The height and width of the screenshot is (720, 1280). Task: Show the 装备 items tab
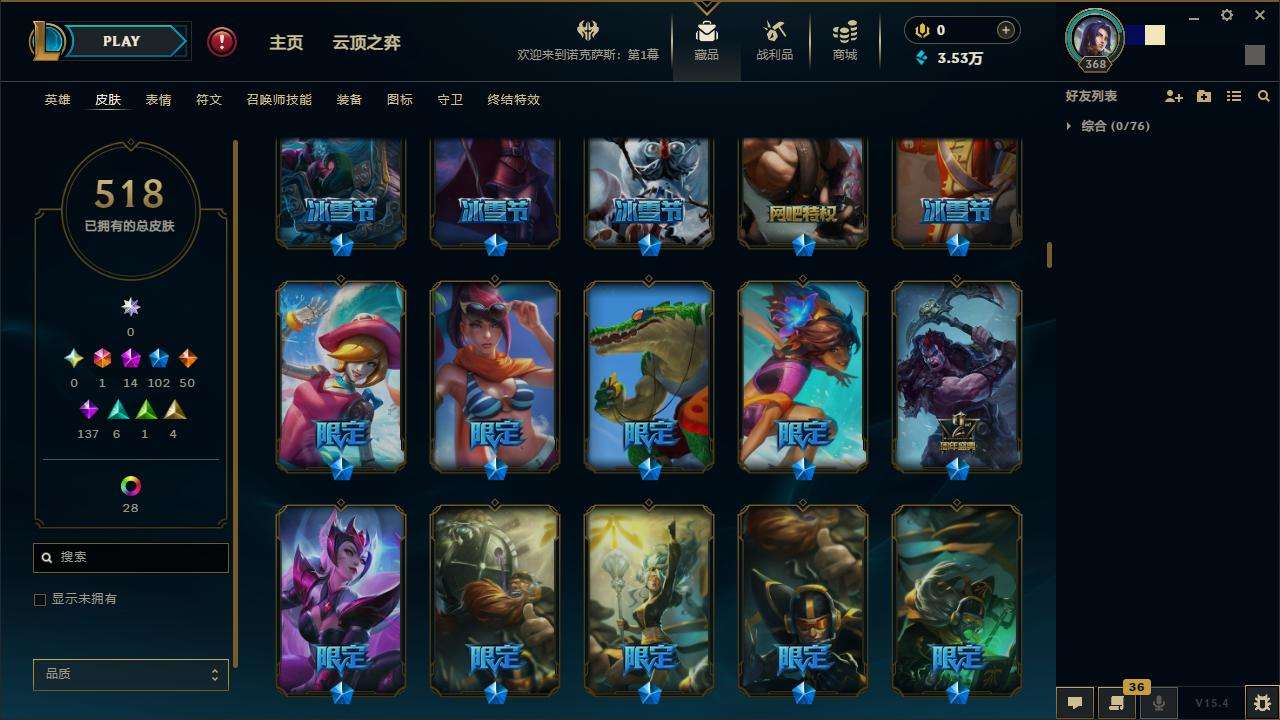pyautogui.click(x=349, y=100)
